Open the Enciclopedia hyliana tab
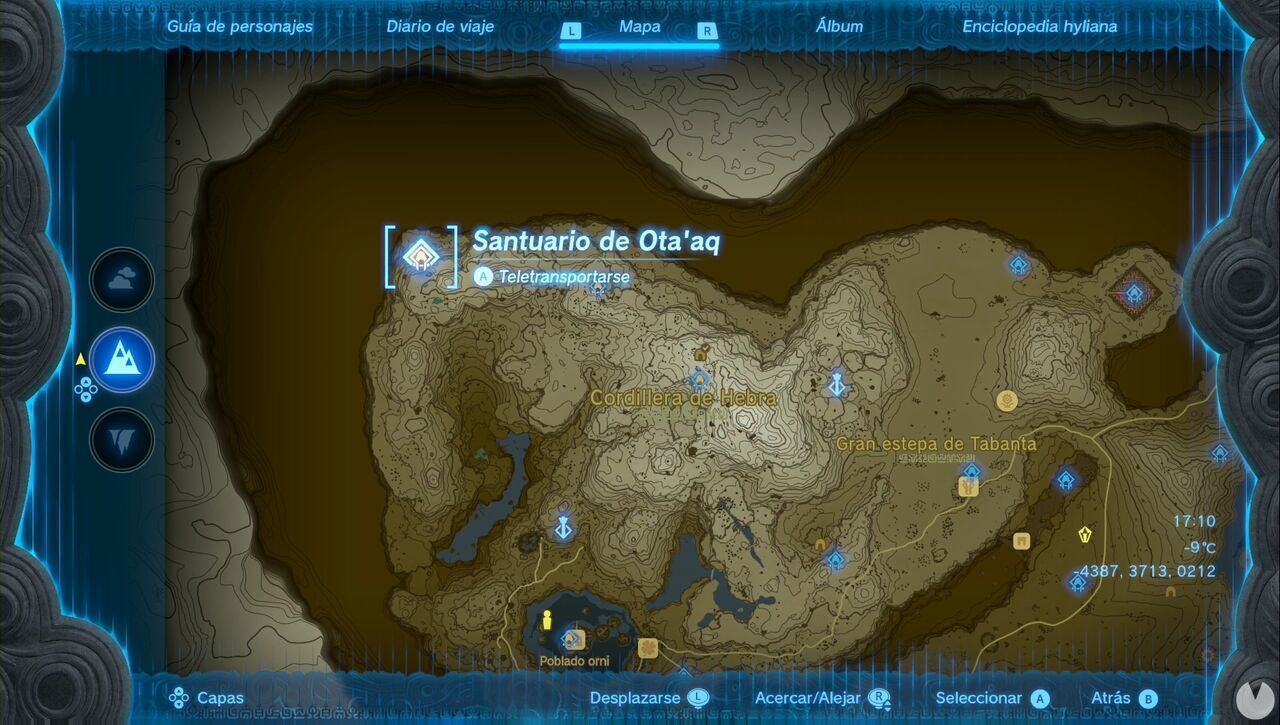This screenshot has width=1280, height=725. pyautogui.click(x=1040, y=27)
